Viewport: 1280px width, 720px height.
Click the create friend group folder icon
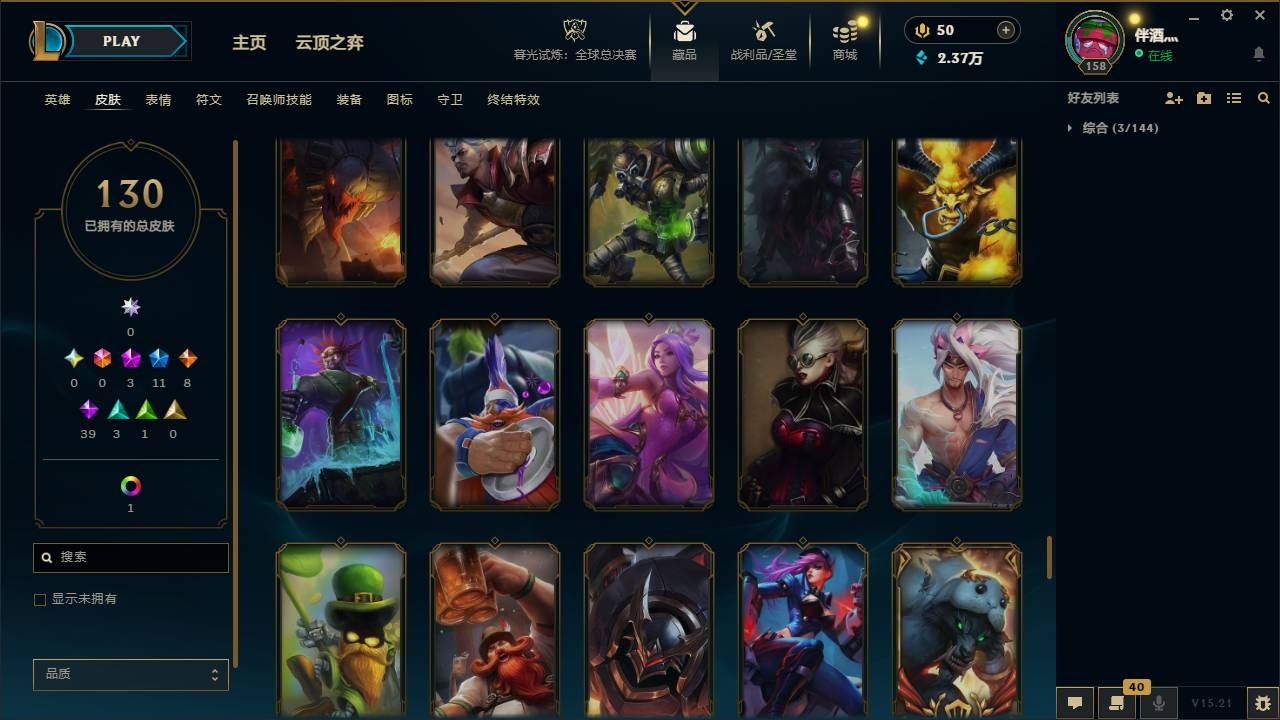(1203, 97)
